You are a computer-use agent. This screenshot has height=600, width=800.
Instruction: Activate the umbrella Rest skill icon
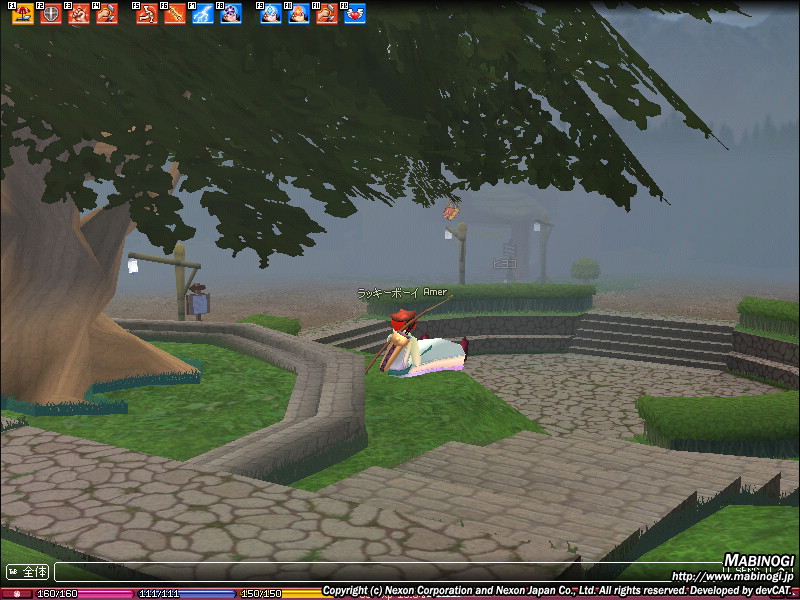point(23,14)
